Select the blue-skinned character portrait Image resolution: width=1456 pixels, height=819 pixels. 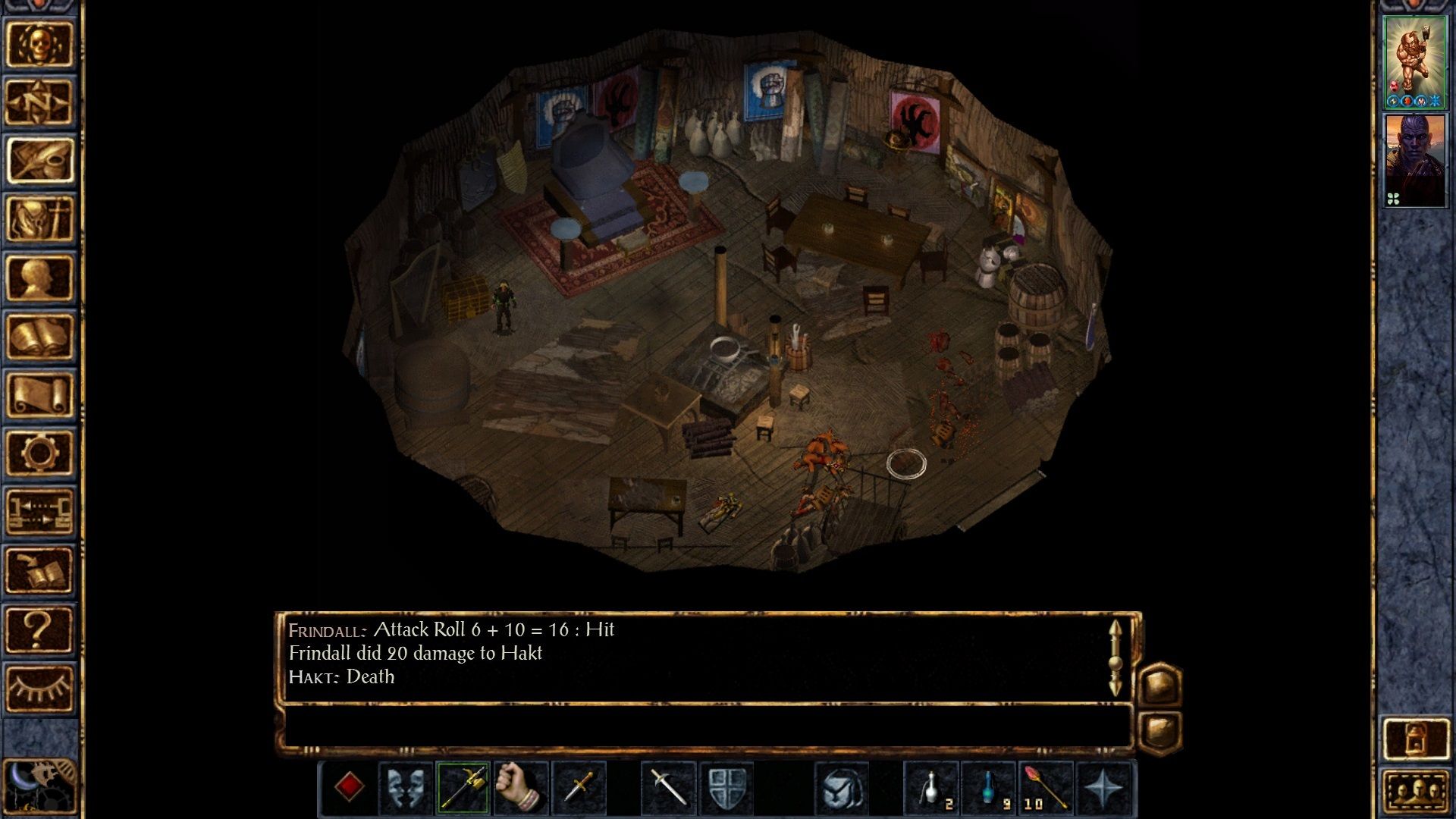pyautogui.click(x=1414, y=161)
